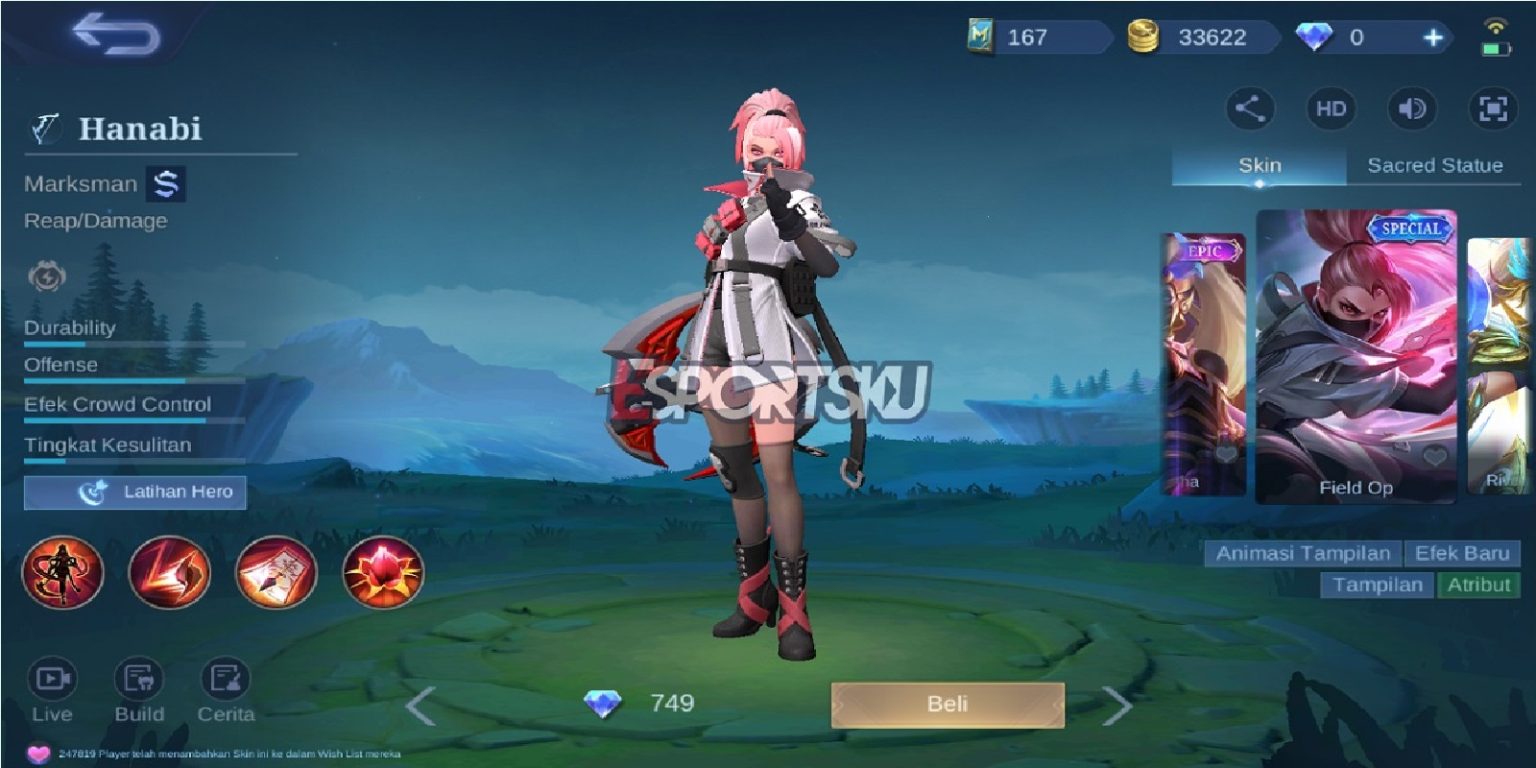Click the Marksman role icon
This screenshot has height=768, width=1536.
pos(166,184)
